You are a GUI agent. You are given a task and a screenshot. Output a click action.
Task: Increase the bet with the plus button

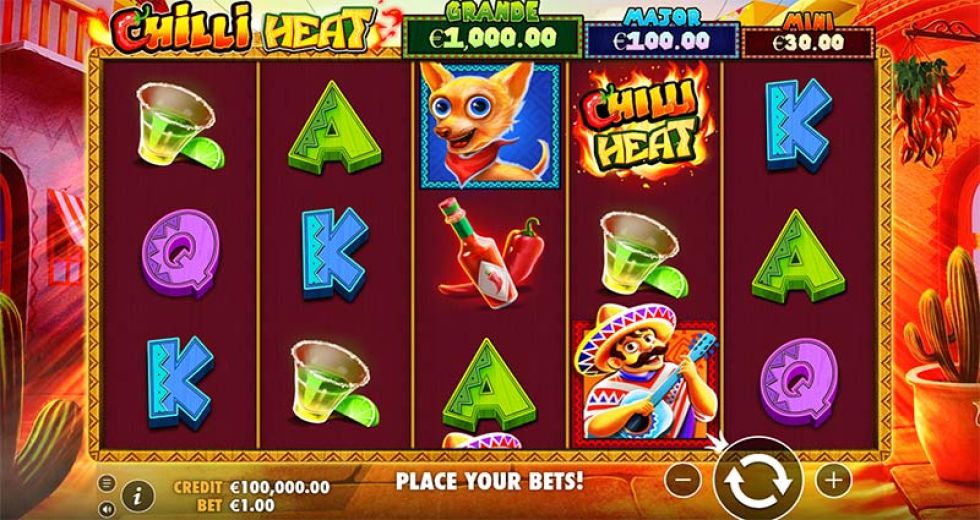[x=832, y=479]
